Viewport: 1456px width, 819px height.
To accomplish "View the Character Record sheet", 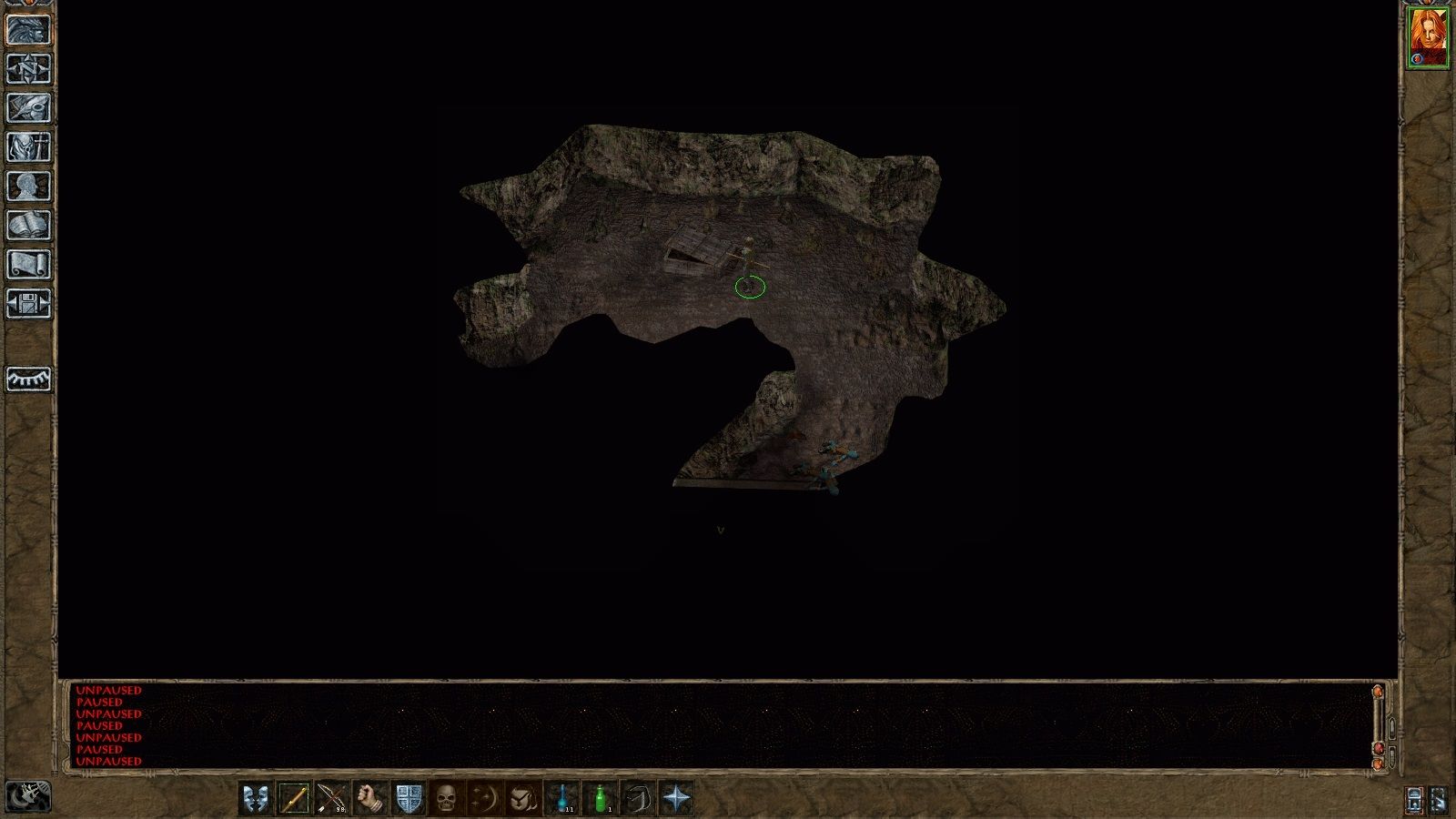I will (x=27, y=188).
